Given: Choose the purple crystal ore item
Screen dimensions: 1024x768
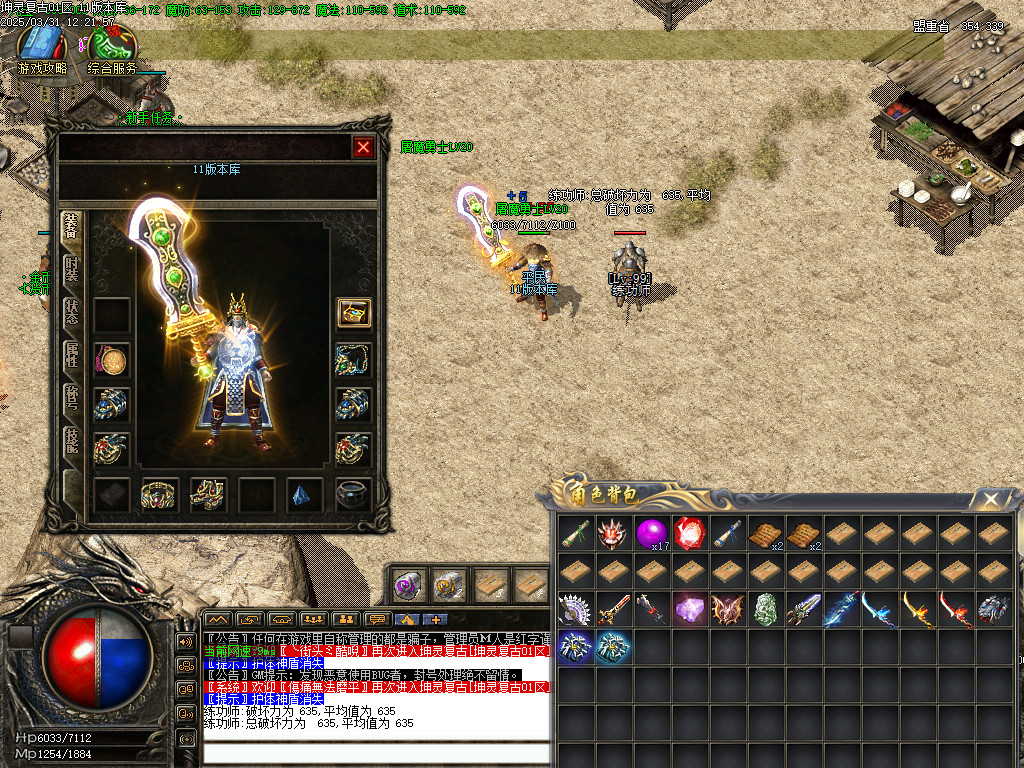Looking at the screenshot, I should [x=690, y=608].
